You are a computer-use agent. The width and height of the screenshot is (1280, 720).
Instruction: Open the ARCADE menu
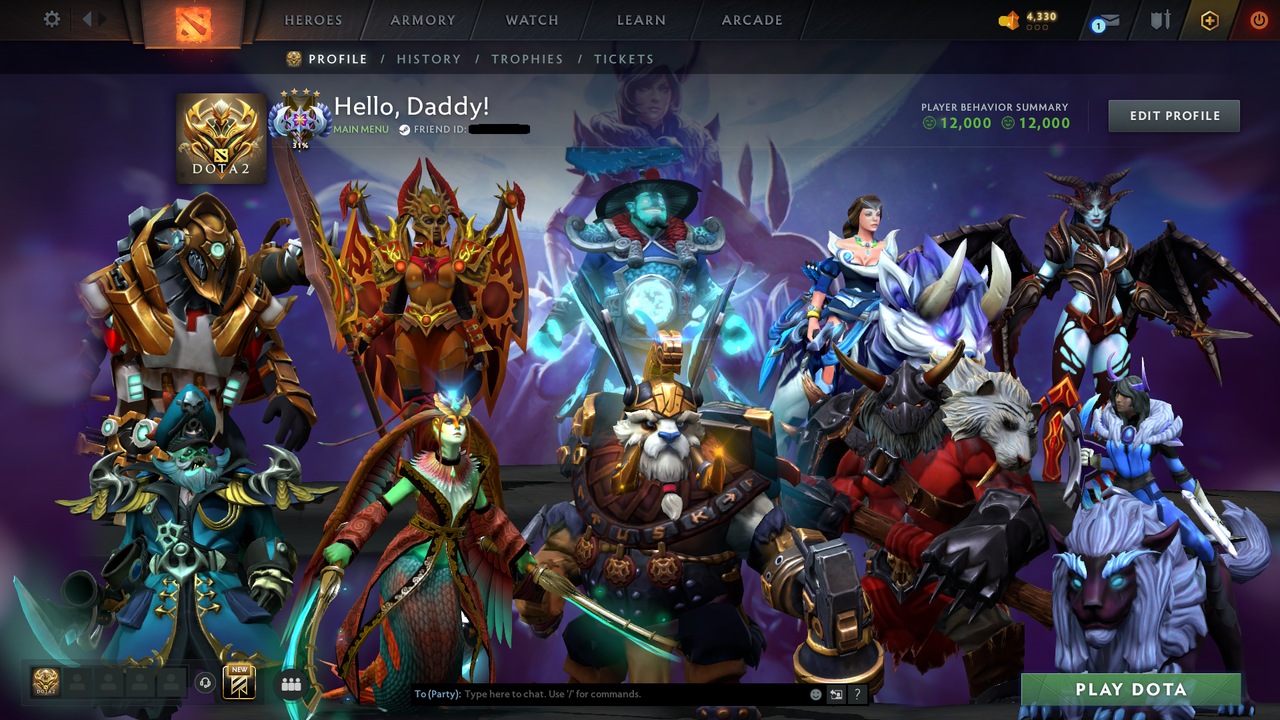point(750,20)
